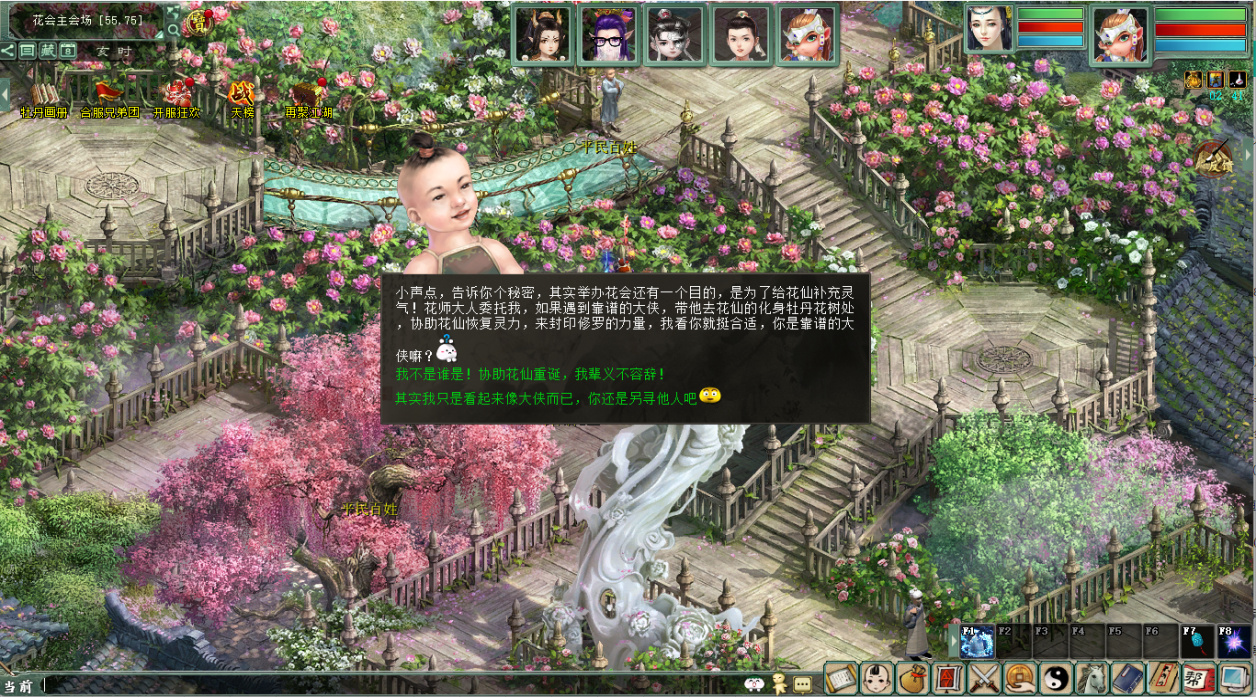Activate the F1 skill slot
This screenshot has height=697, width=1256.
point(977,641)
